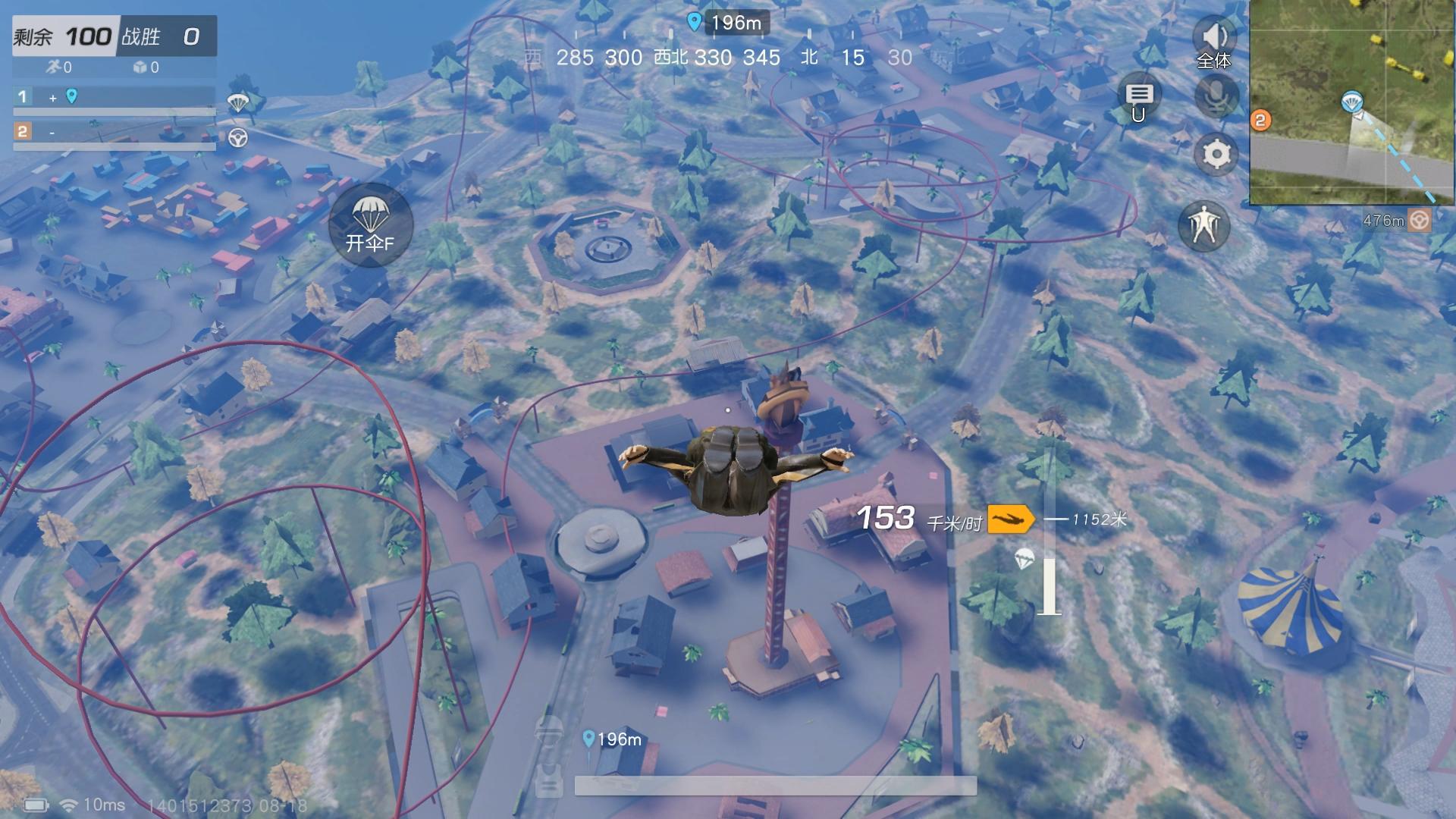
Task: Toggle the 全体 speaker voice channel
Action: tap(1214, 42)
